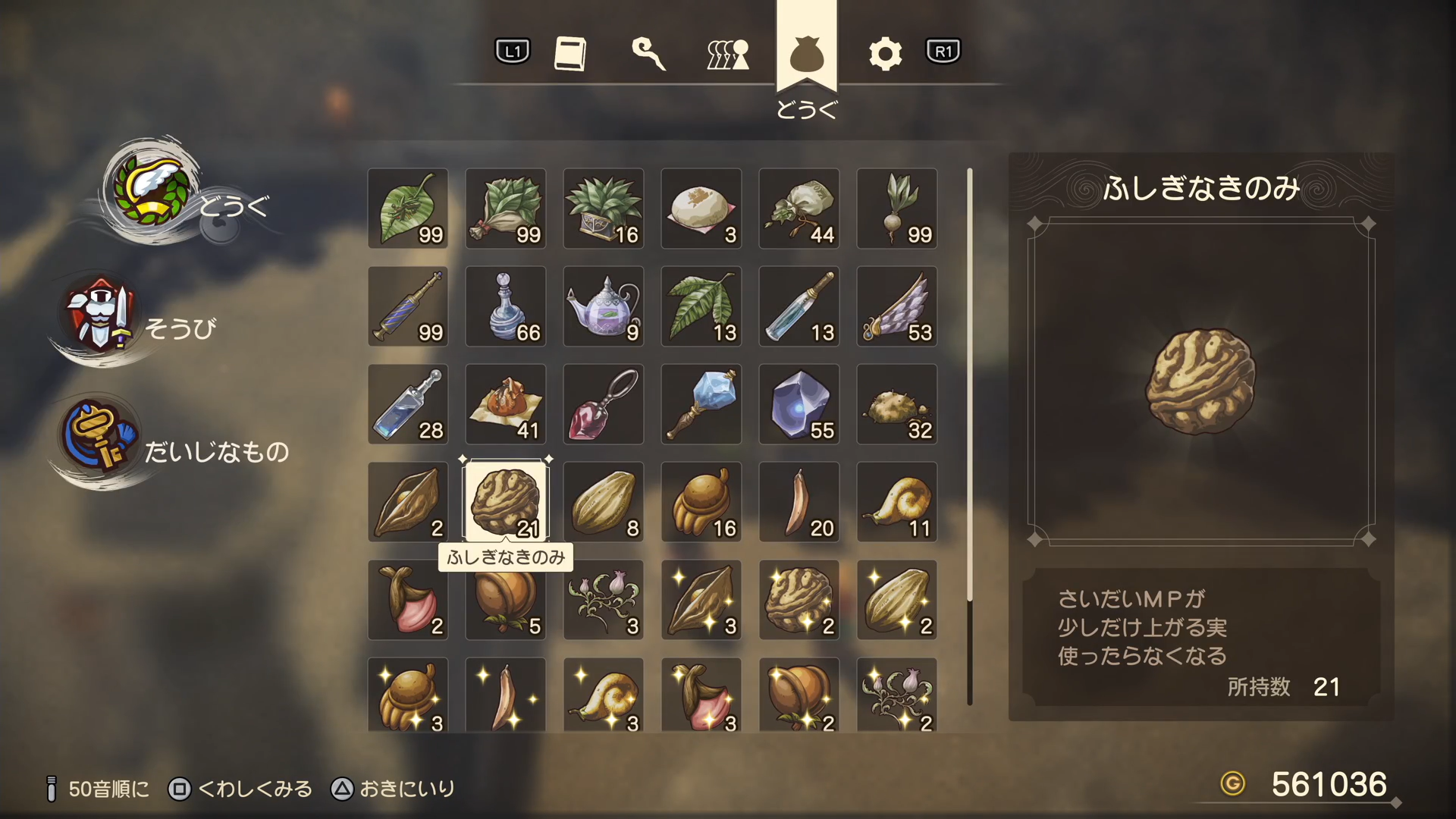
Task: Choose the purple teapot item
Action: [604, 306]
